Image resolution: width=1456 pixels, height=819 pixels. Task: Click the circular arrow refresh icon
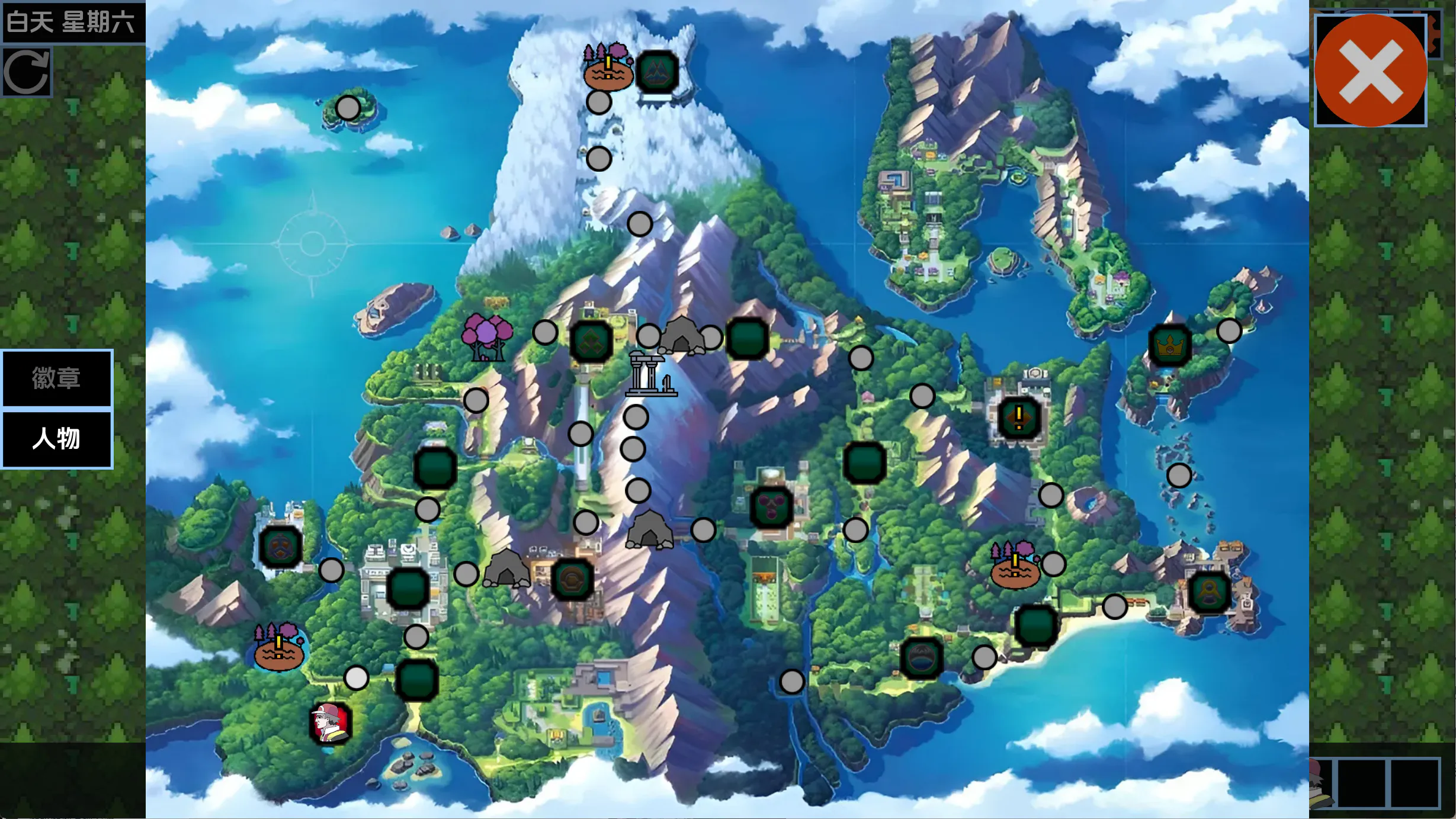(x=27, y=72)
